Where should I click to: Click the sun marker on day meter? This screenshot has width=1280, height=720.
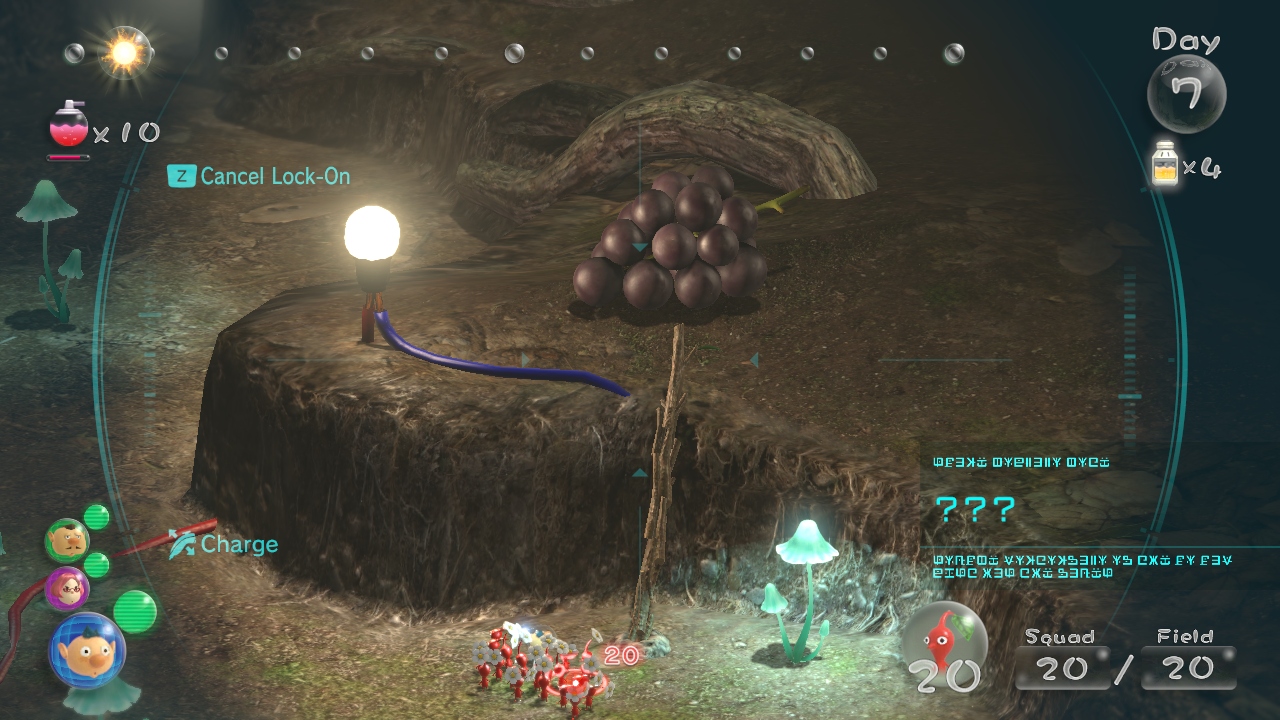(x=126, y=52)
